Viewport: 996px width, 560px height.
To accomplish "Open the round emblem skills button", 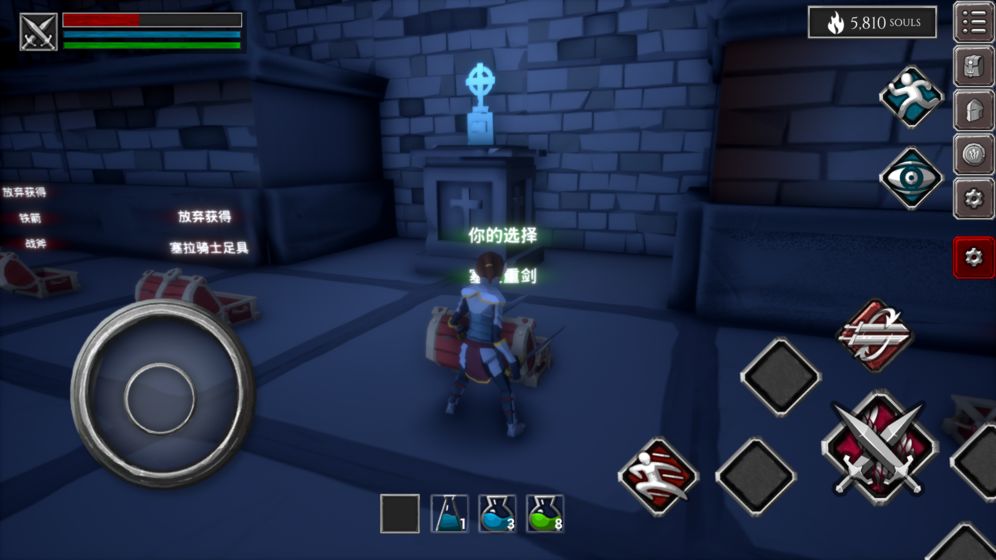I will (x=973, y=154).
